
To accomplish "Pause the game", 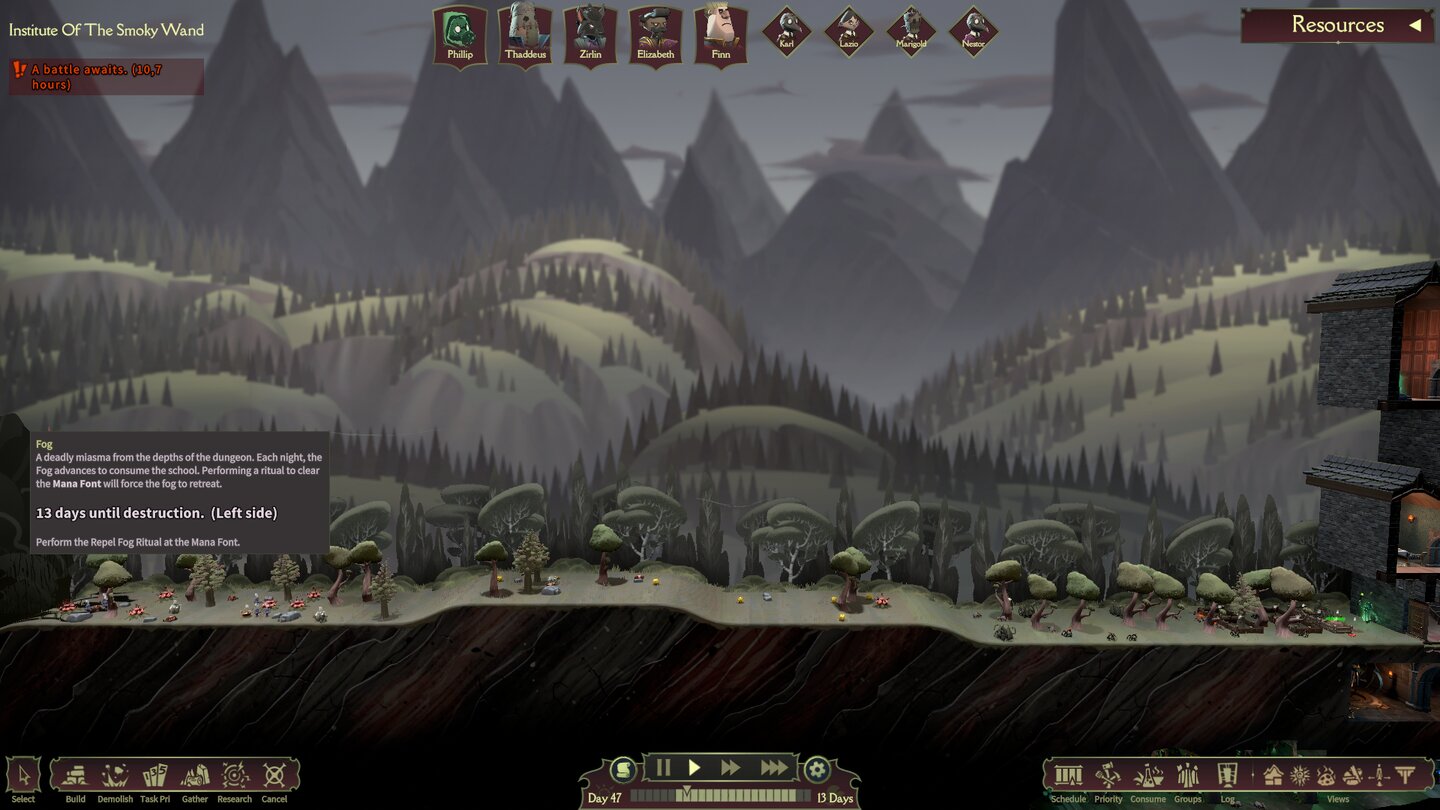I will click(663, 768).
